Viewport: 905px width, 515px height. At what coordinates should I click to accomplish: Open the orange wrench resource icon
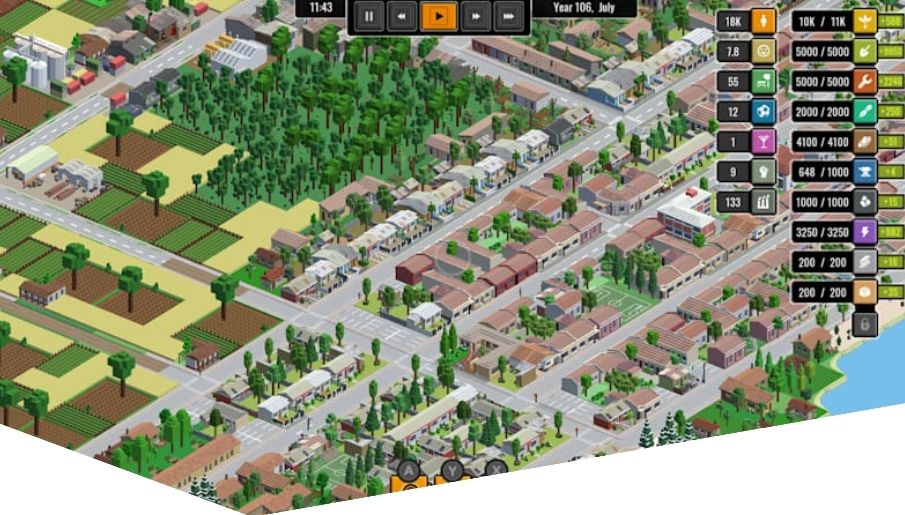tap(864, 81)
